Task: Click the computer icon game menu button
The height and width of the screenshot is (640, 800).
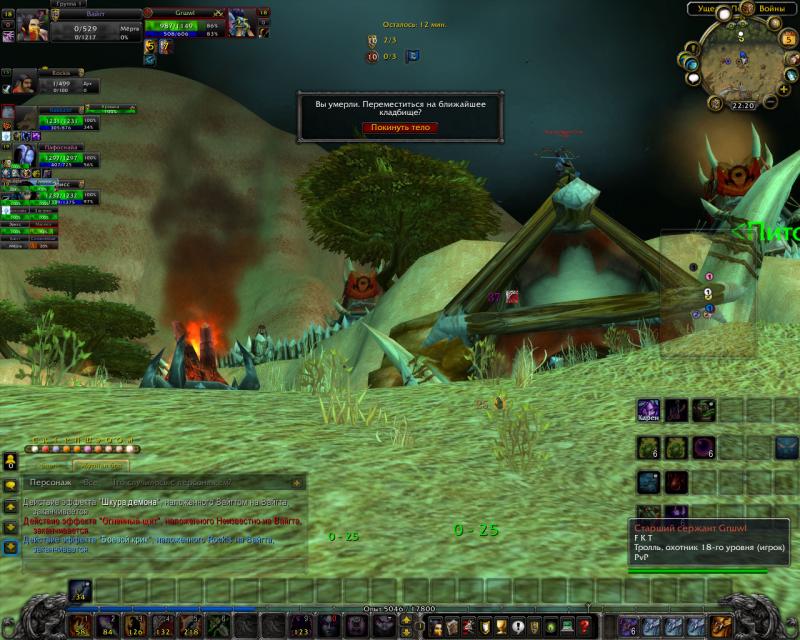Action: (x=567, y=628)
